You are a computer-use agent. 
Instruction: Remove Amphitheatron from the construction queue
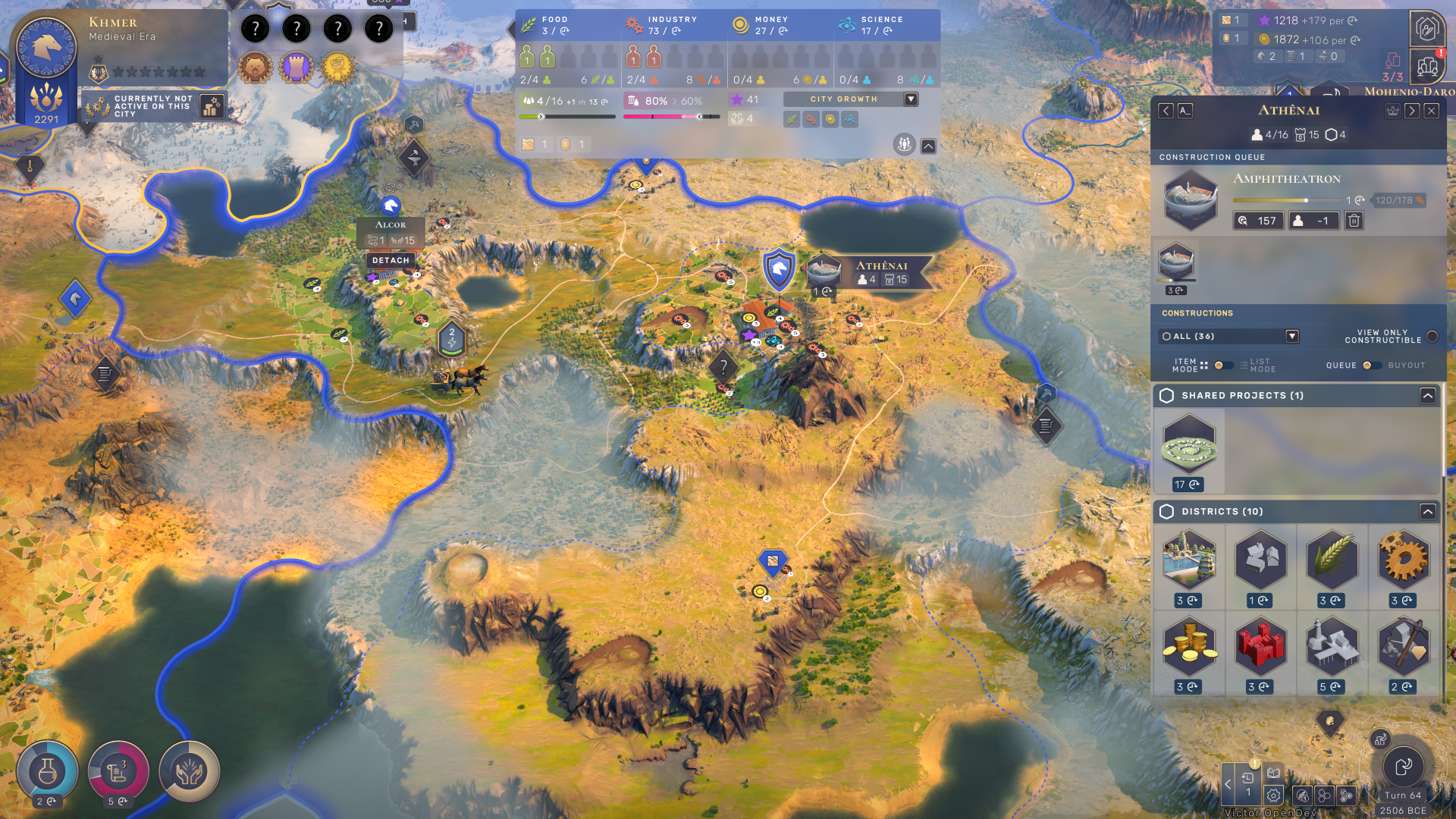coord(1354,221)
